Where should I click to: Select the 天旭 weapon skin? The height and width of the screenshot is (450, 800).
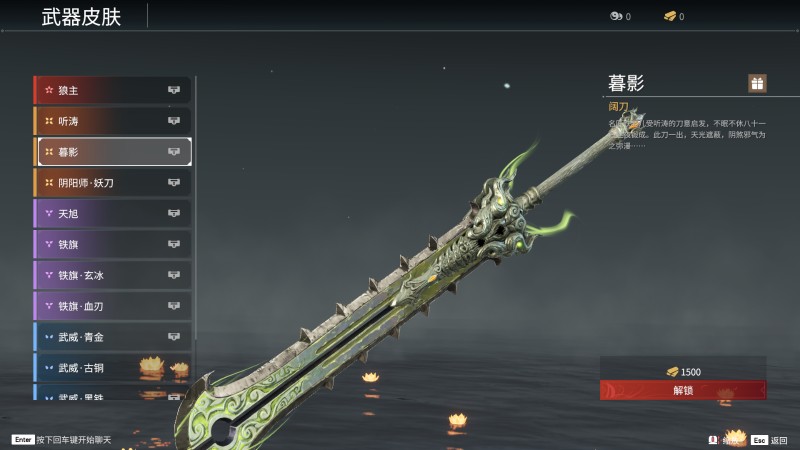(x=113, y=213)
